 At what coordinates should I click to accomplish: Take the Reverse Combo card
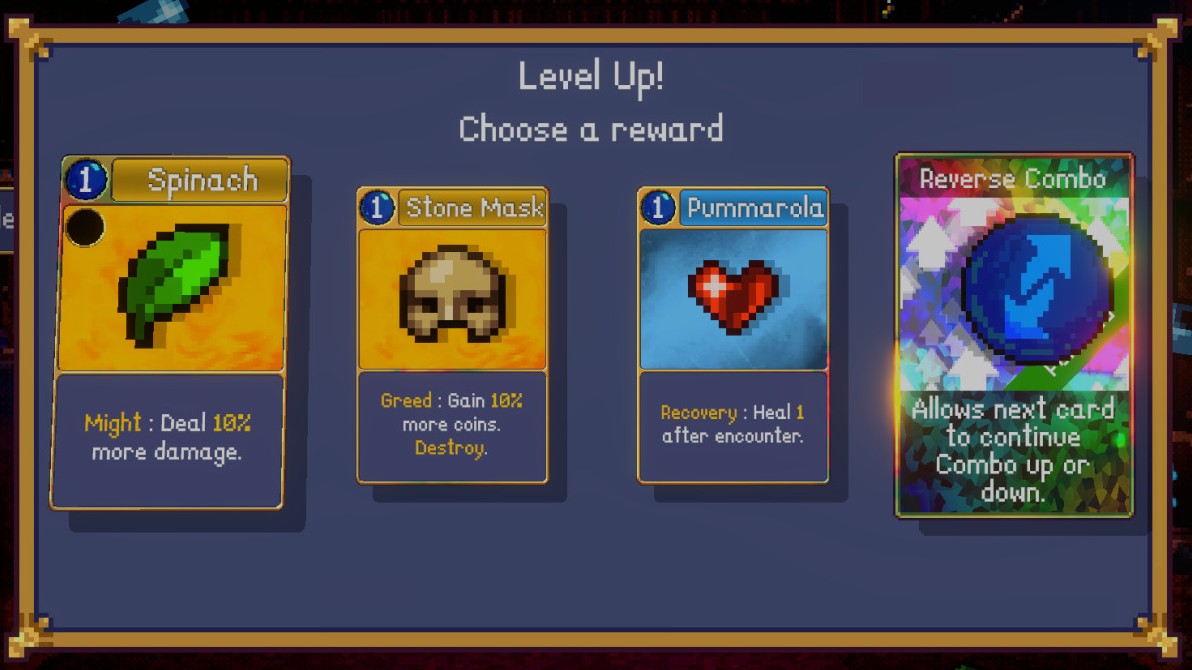[1014, 335]
